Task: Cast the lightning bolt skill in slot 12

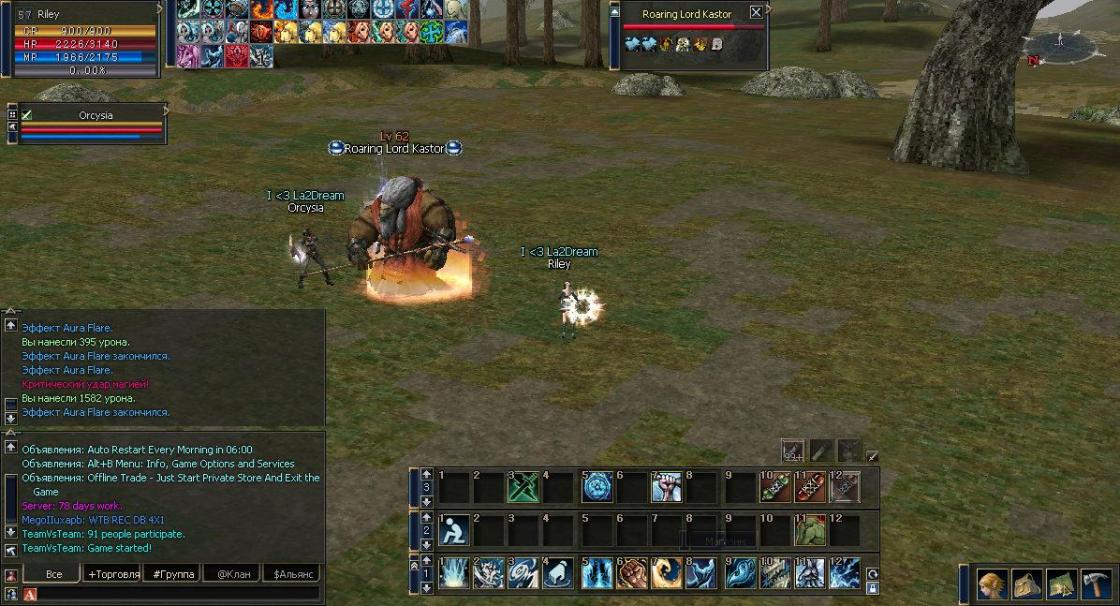Action: pos(844,573)
